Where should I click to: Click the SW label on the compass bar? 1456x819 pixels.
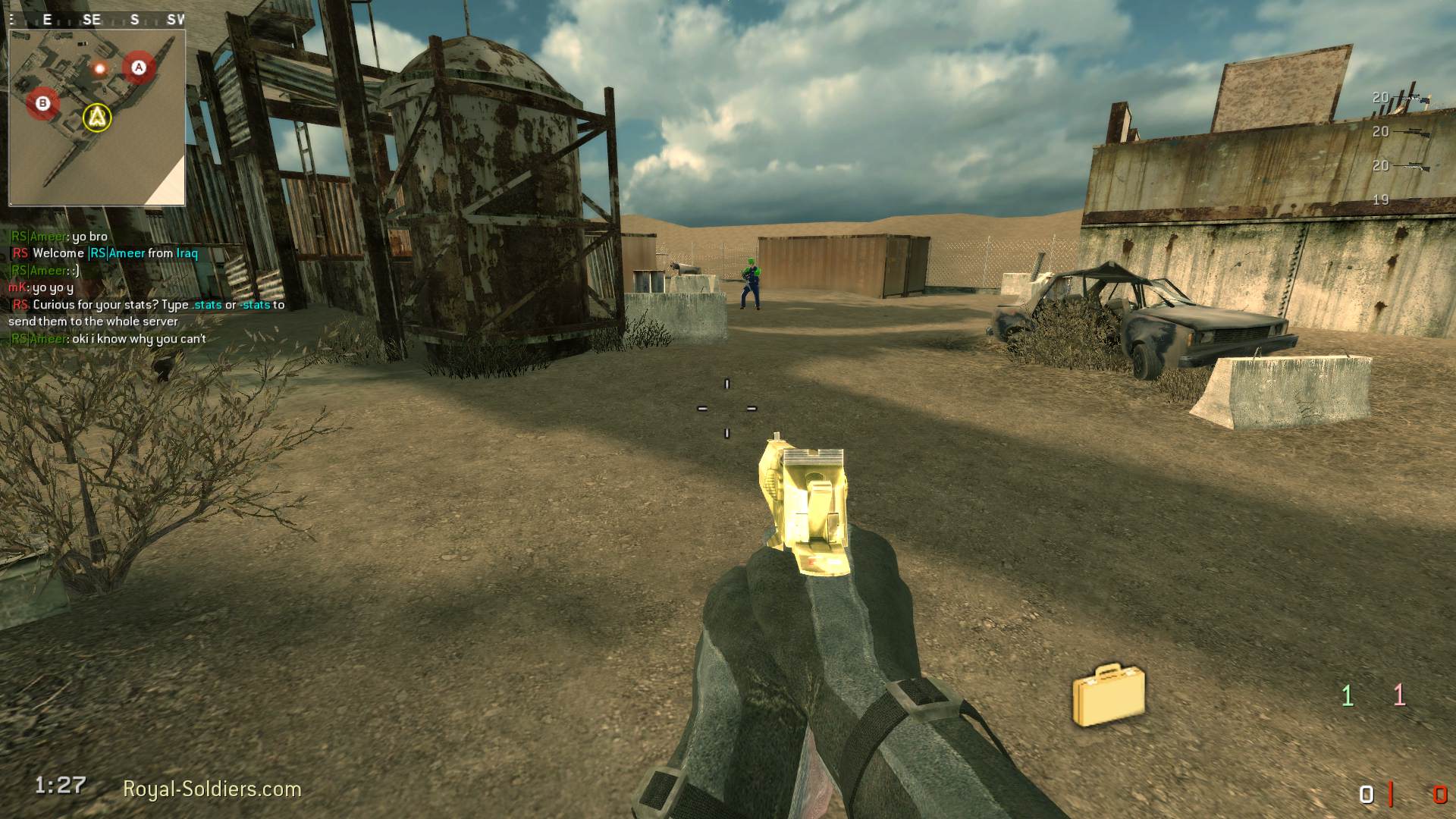click(x=176, y=20)
